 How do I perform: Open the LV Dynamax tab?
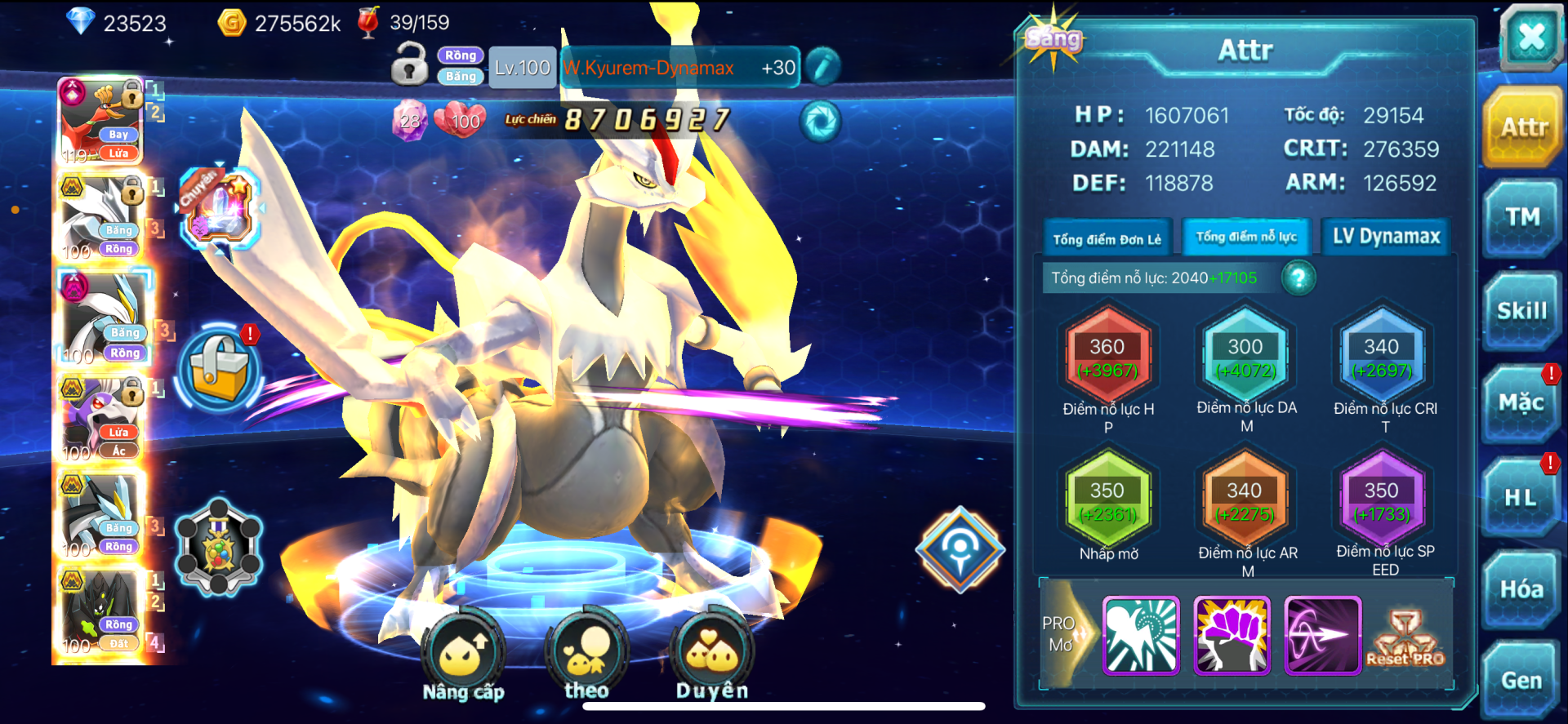1386,237
